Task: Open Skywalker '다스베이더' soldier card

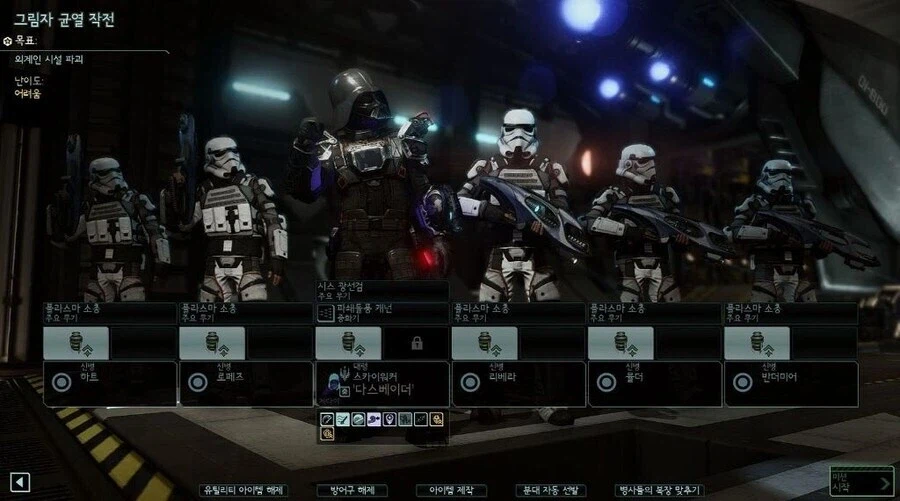Action: [381, 383]
